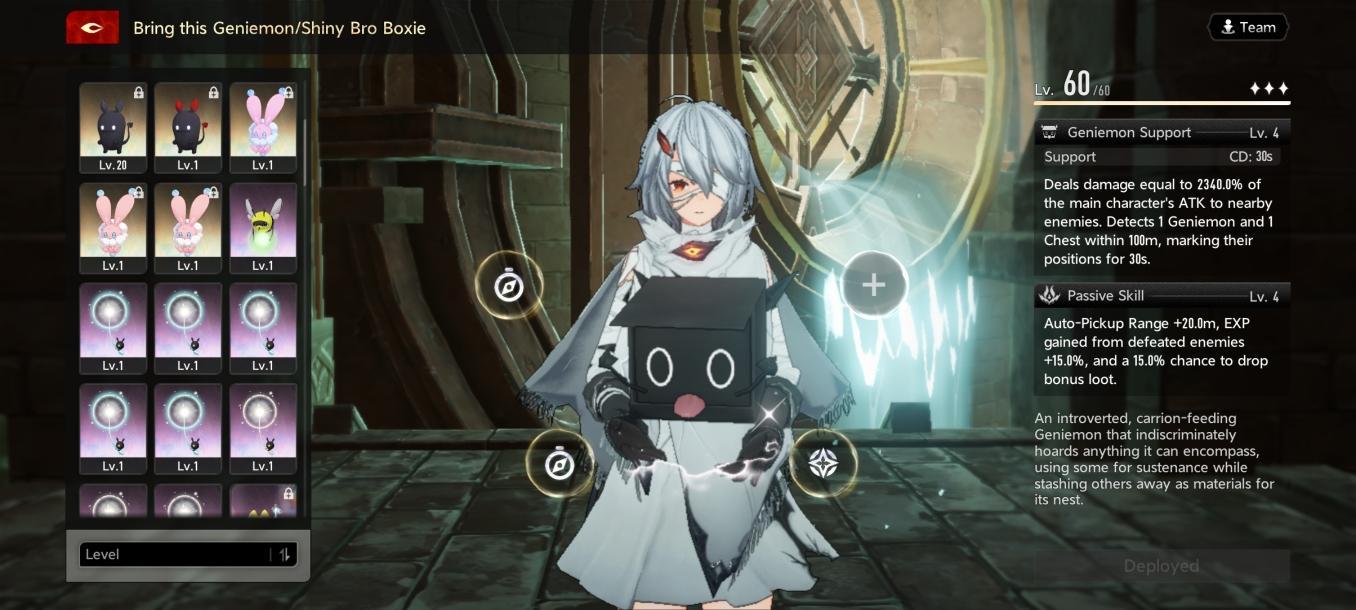Click the plus slot circle
Screen dimensions: 1356x610
point(873,285)
